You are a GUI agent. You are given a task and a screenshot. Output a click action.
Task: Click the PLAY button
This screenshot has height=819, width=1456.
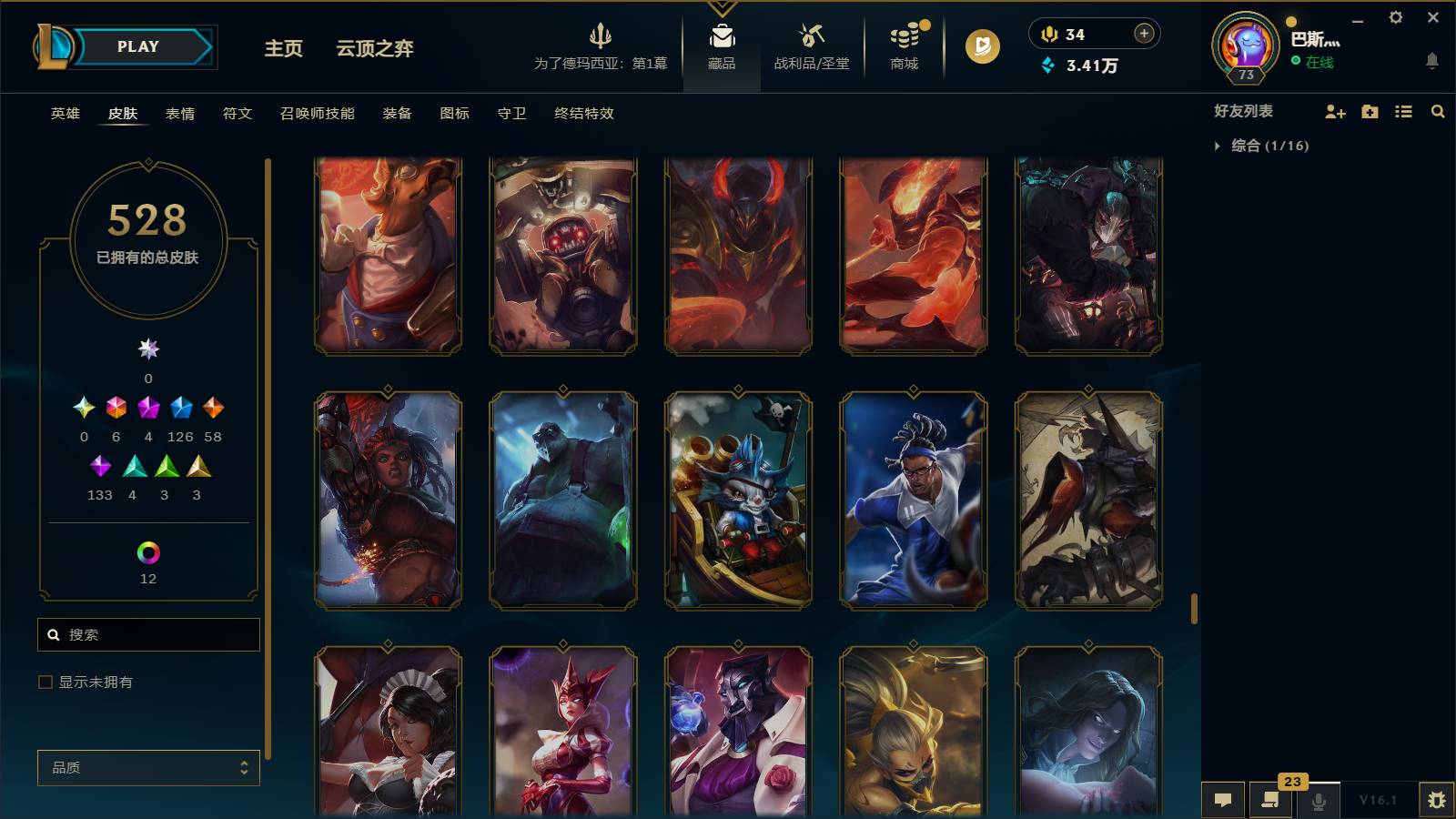[x=137, y=46]
